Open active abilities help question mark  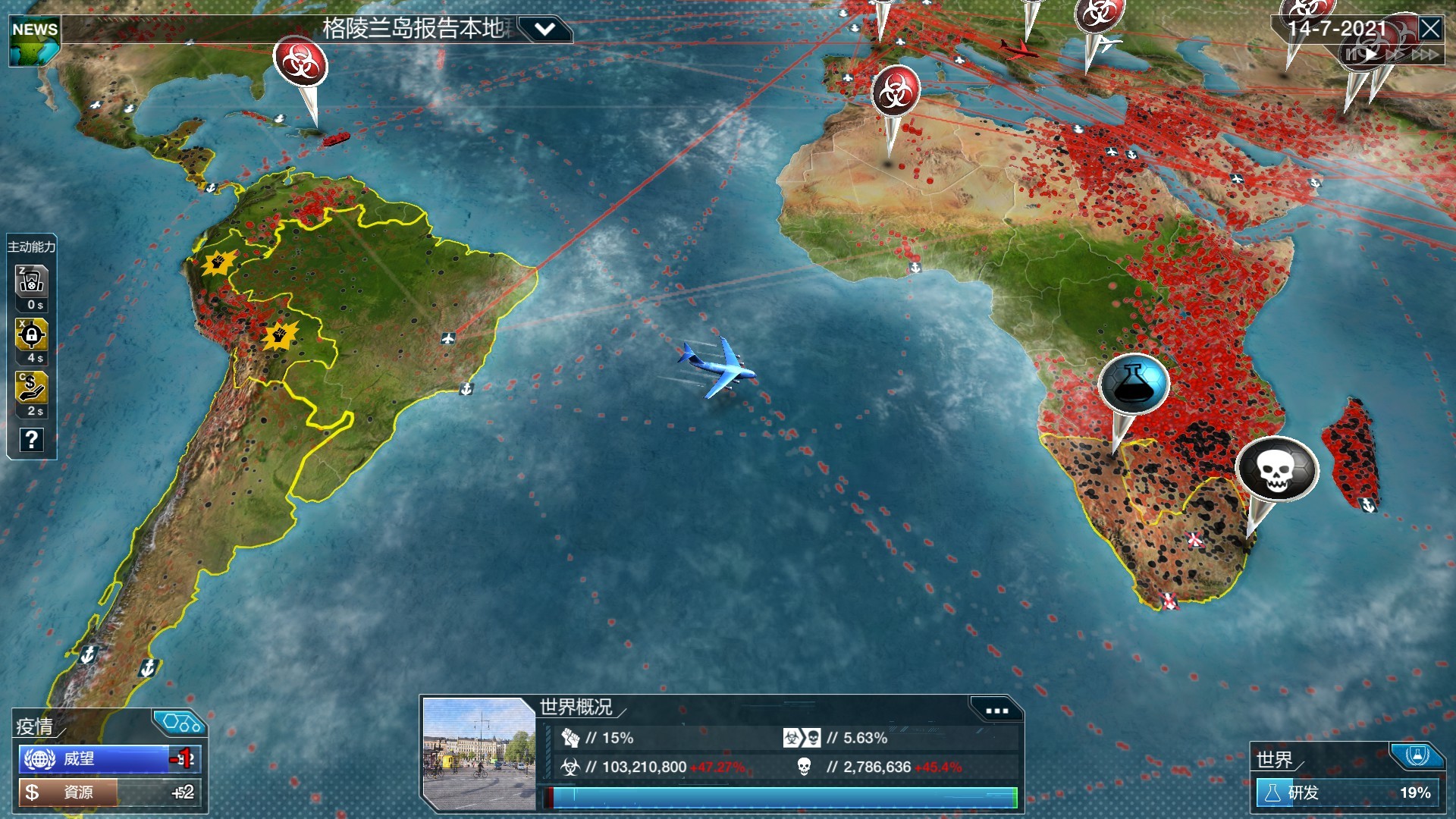tap(32, 440)
